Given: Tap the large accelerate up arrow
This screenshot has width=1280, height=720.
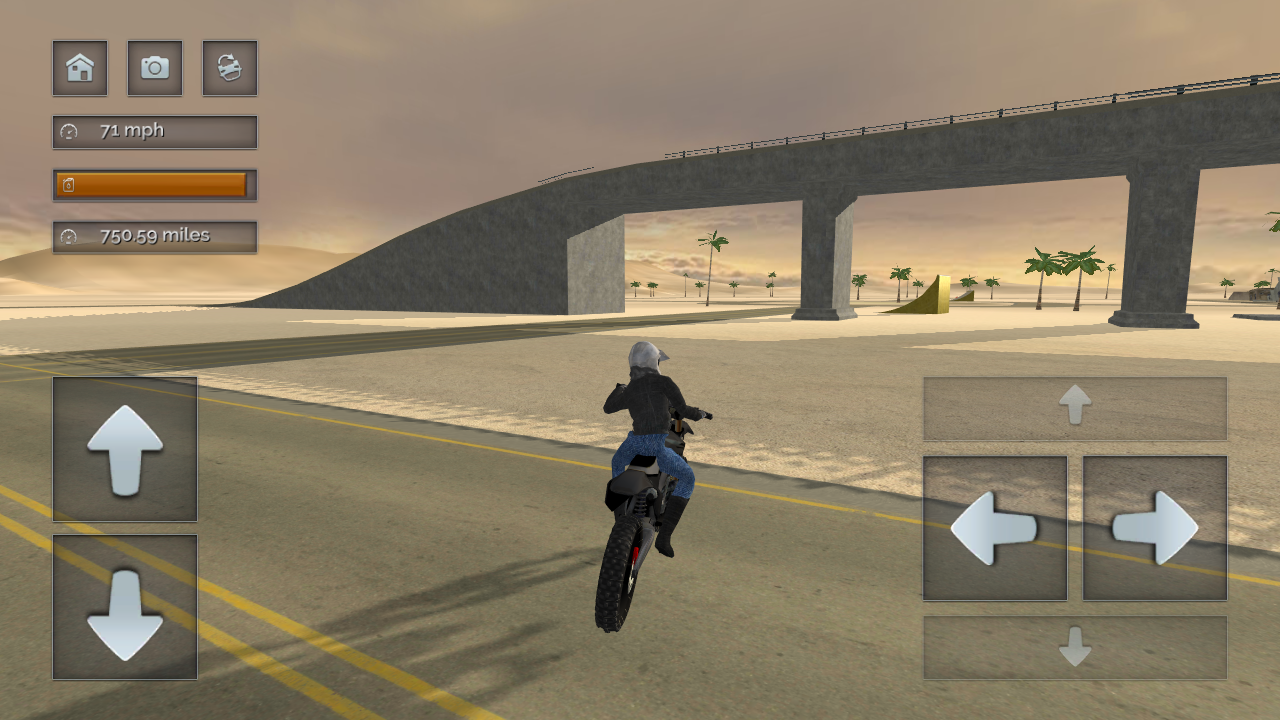Looking at the screenshot, I should click(124, 449).
